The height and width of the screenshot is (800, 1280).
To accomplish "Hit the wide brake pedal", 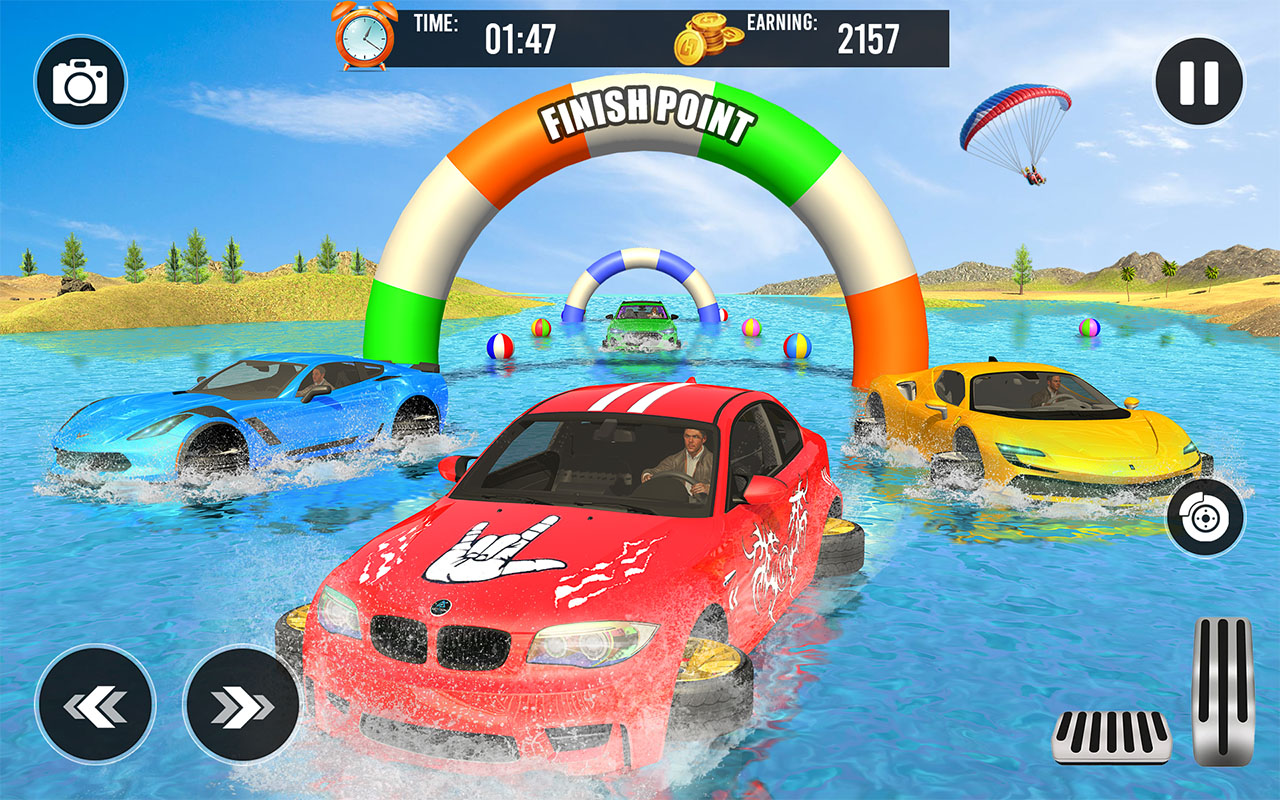I will pos(1111,738).
